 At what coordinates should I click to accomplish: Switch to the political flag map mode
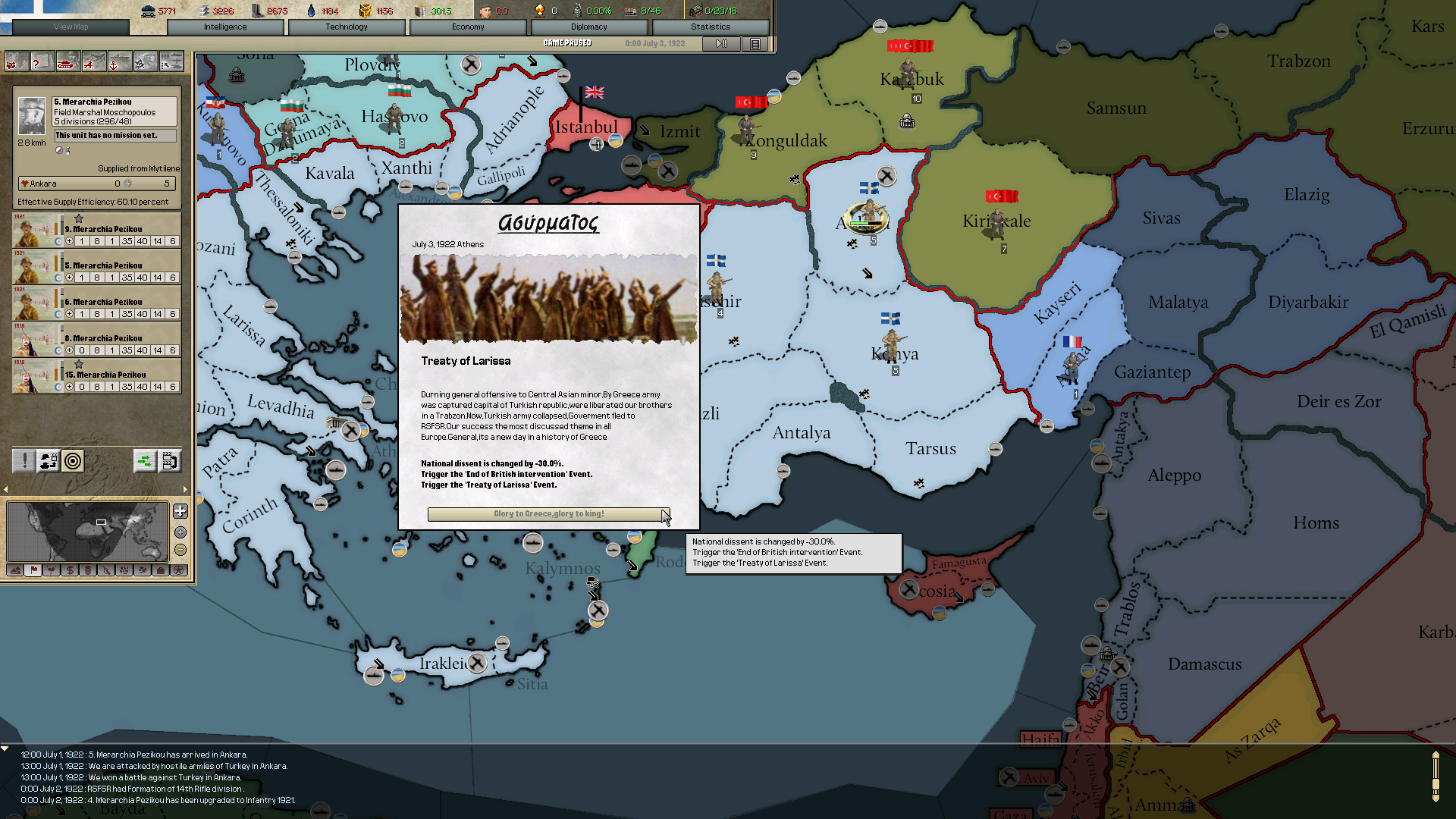pyautogui.click(x=33, y=571)
